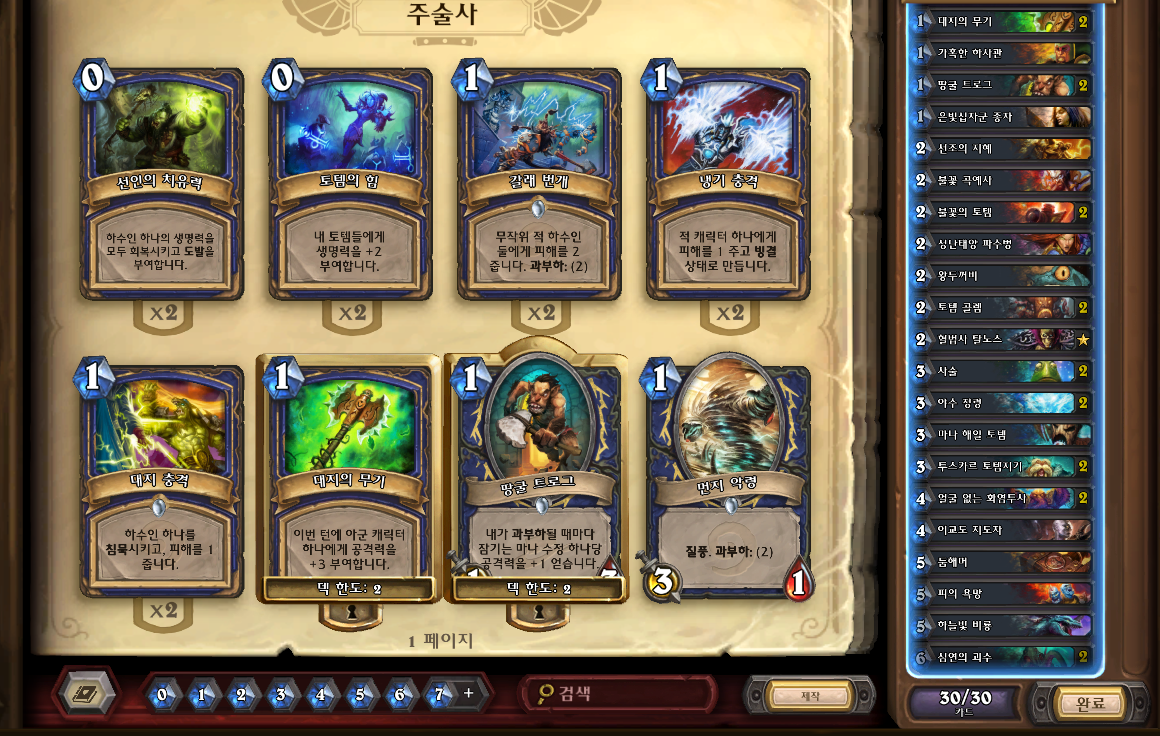The width and height of the screenshot is (1160, 736).
Task: Select 험범시 탐노스 deck list entry
Action: point(1000,339)
